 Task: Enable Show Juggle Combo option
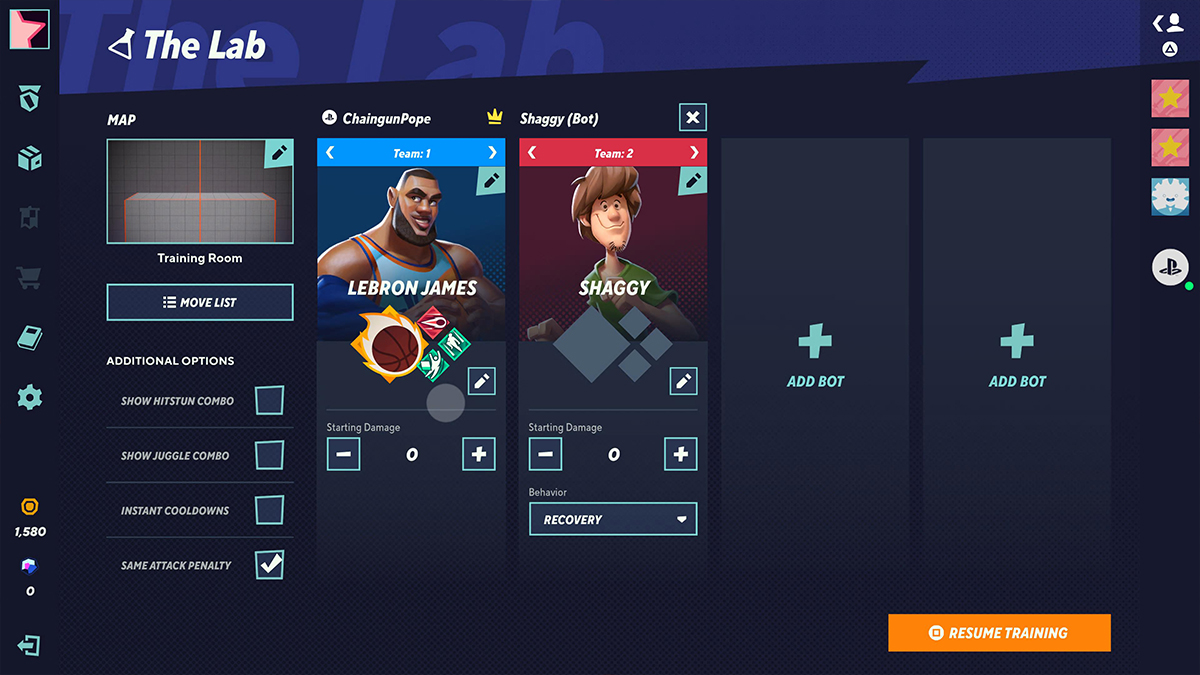pyautogui.click(x=269, y=455)
